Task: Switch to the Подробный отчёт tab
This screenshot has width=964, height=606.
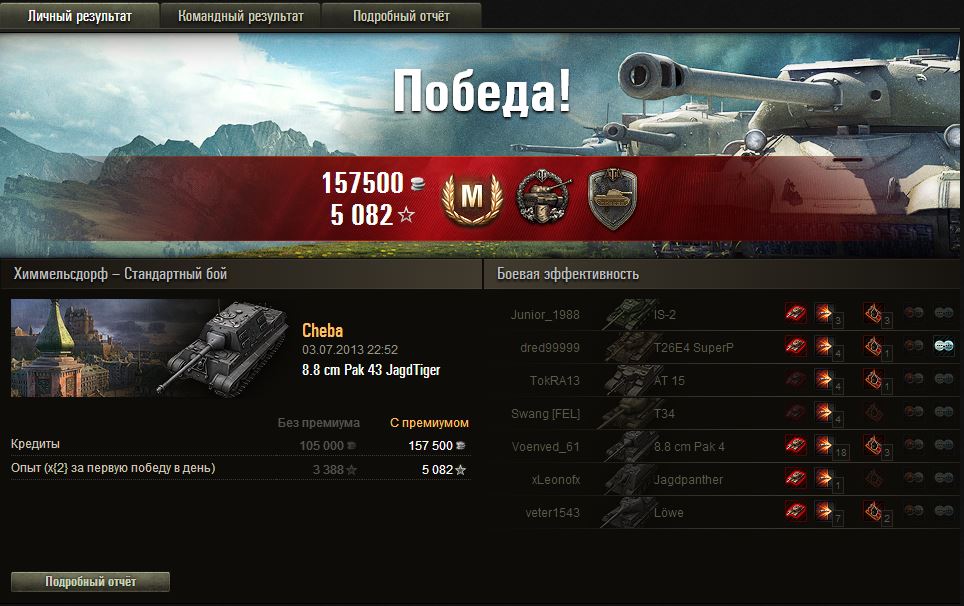Action: (401, 16)
